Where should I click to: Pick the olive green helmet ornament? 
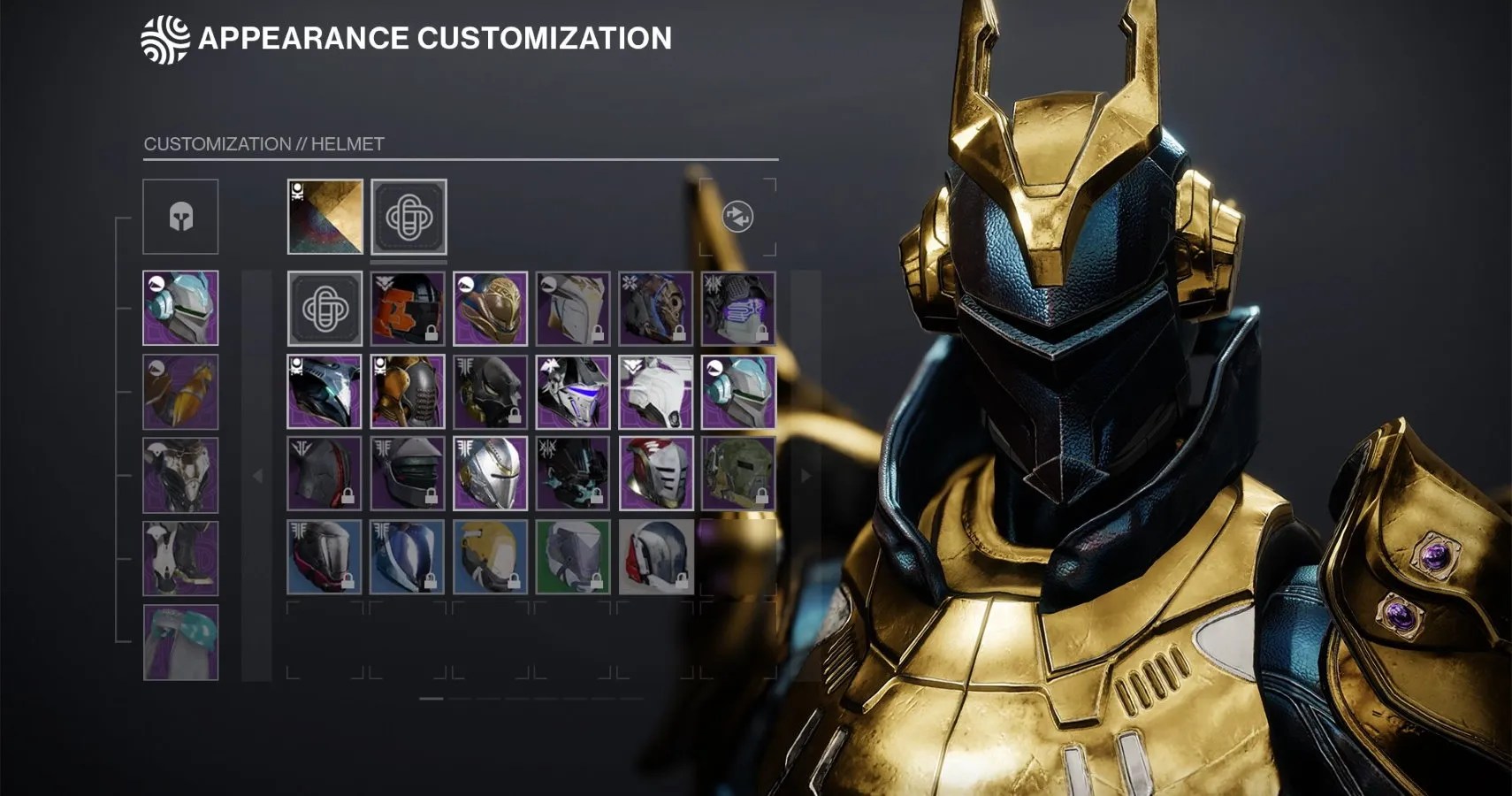(738, 473)
